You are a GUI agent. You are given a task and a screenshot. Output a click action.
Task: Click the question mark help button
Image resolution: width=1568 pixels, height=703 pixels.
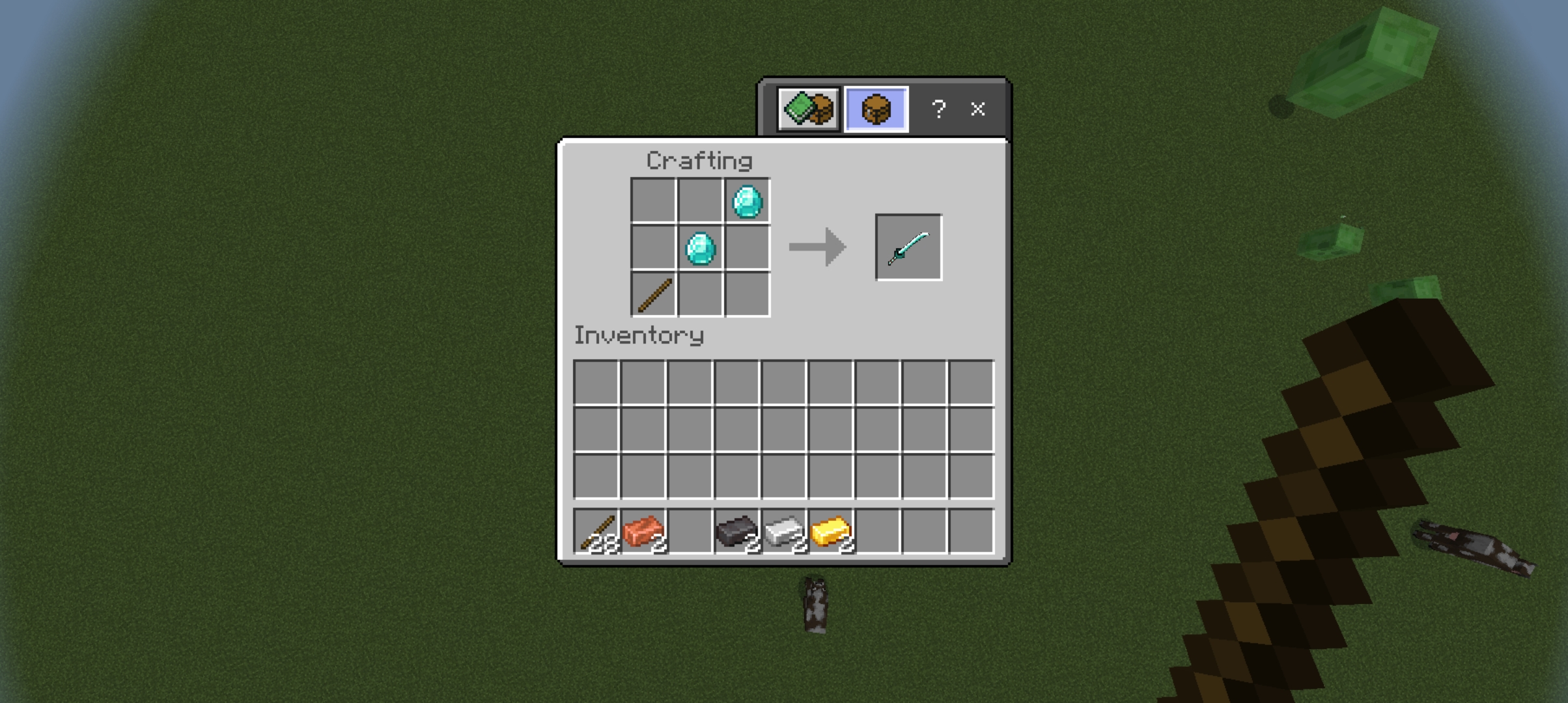938,110
